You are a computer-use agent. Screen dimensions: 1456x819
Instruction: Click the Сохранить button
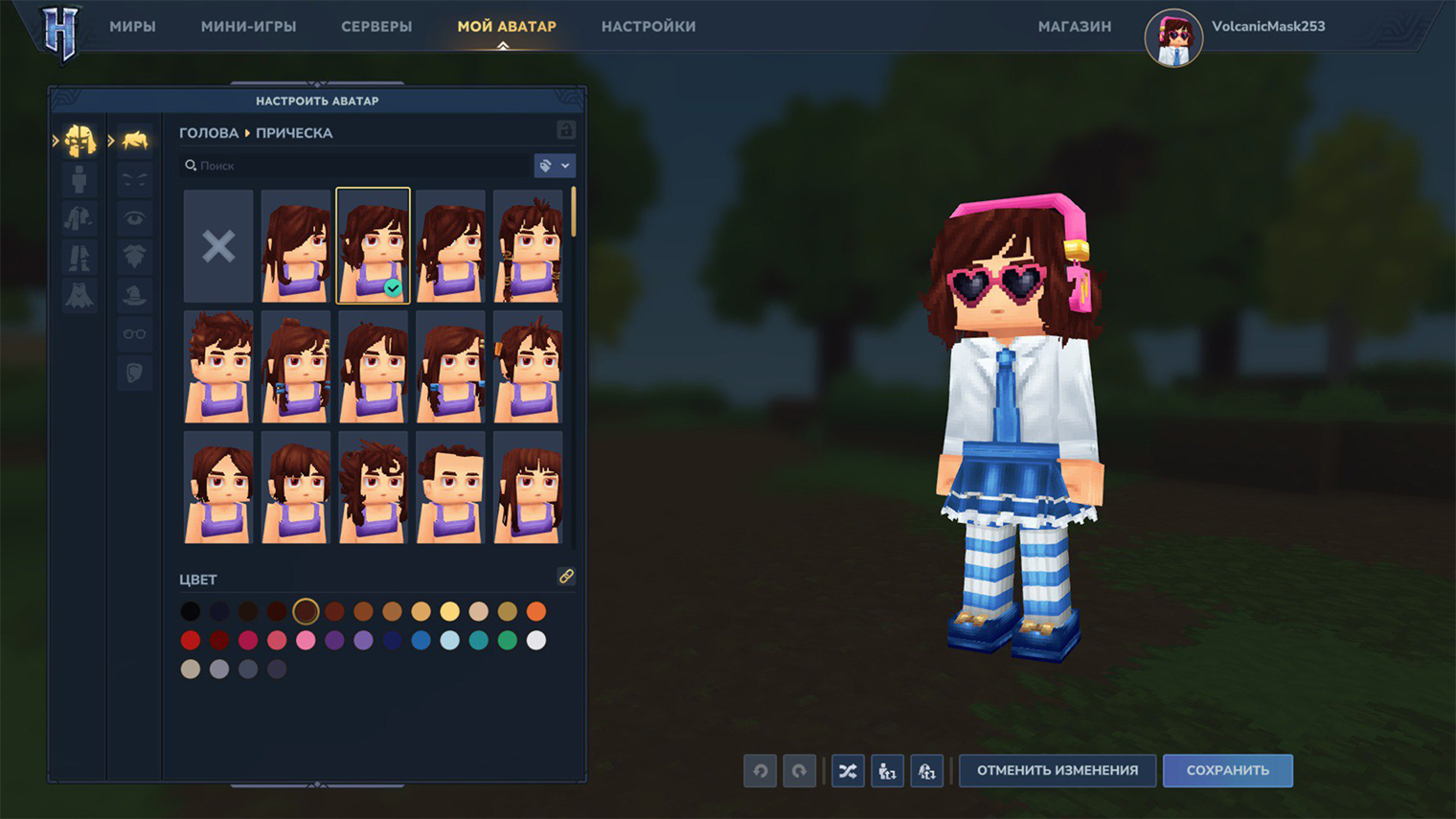coord(1227,770)
